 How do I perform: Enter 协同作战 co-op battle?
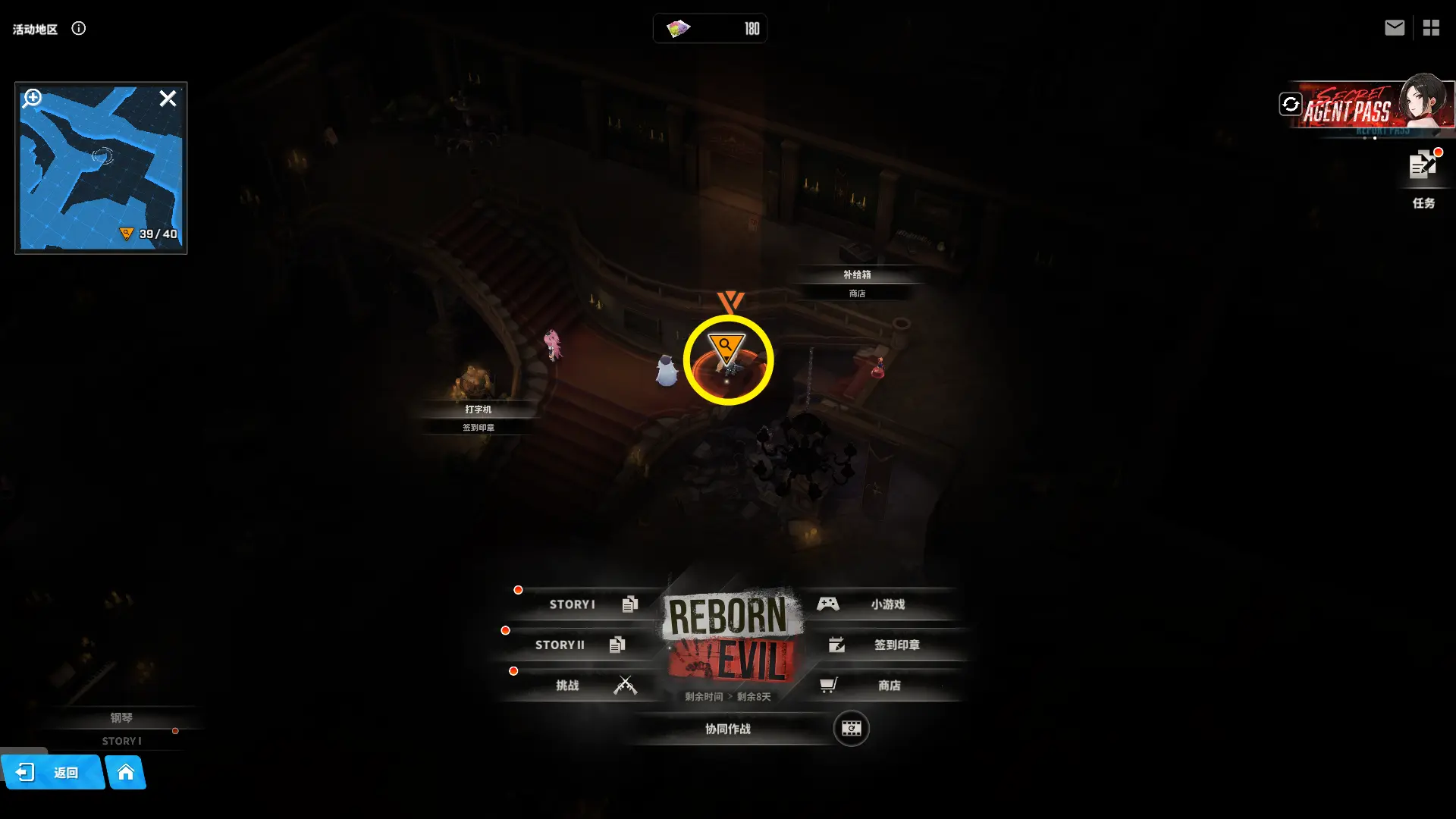[x=728, y=729]
